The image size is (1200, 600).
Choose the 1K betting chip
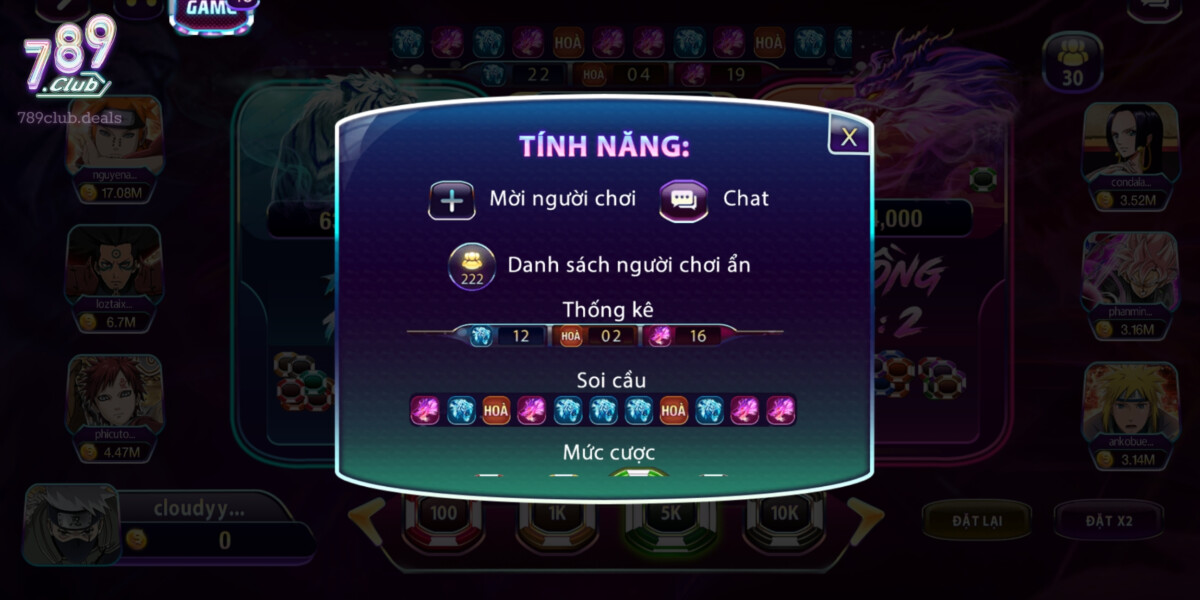point(556,514)
